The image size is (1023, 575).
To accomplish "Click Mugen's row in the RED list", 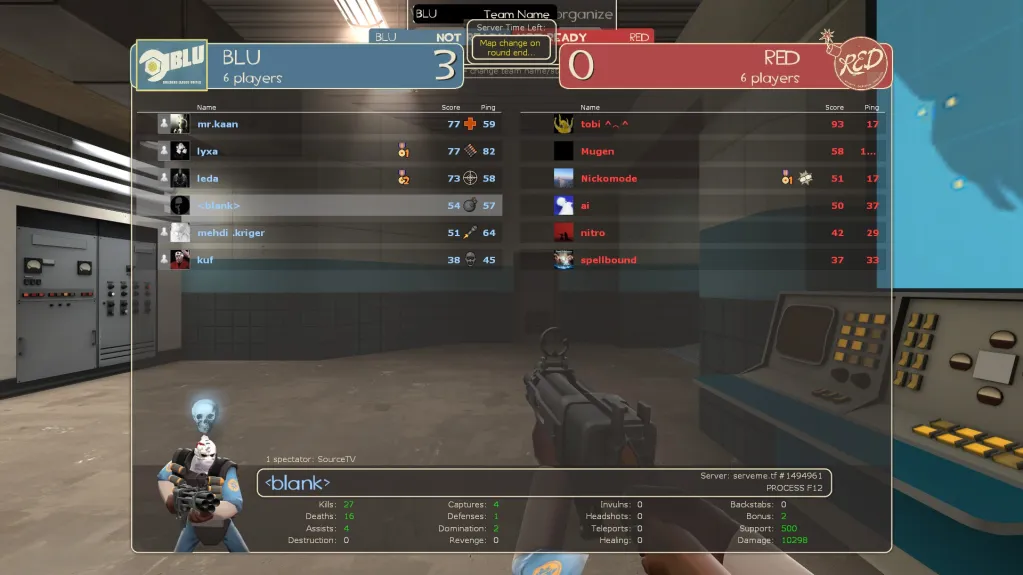I will pyautogui.click(x=700, y=151).
